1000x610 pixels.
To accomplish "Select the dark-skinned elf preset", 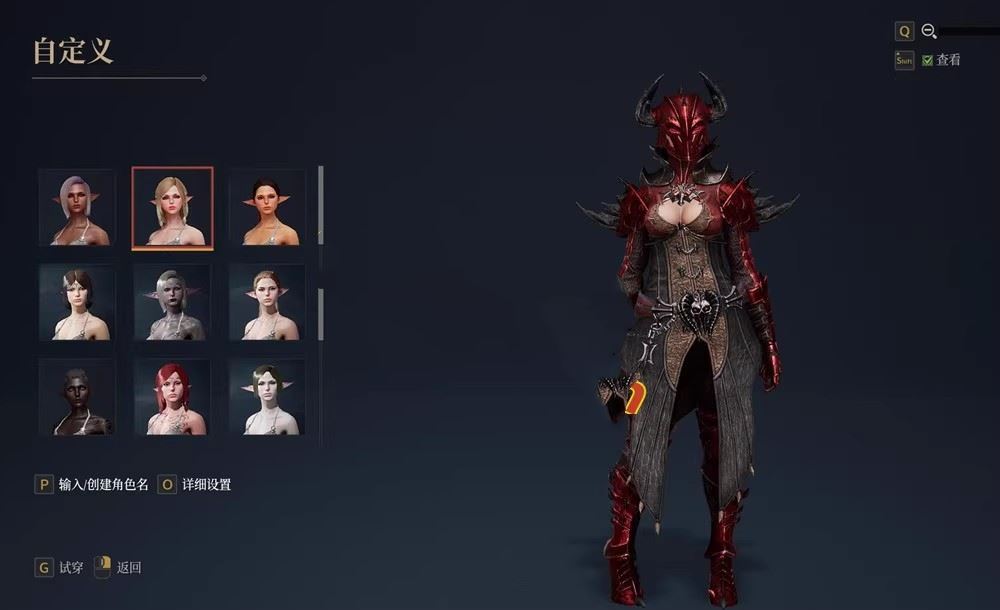I will (77, 397).
